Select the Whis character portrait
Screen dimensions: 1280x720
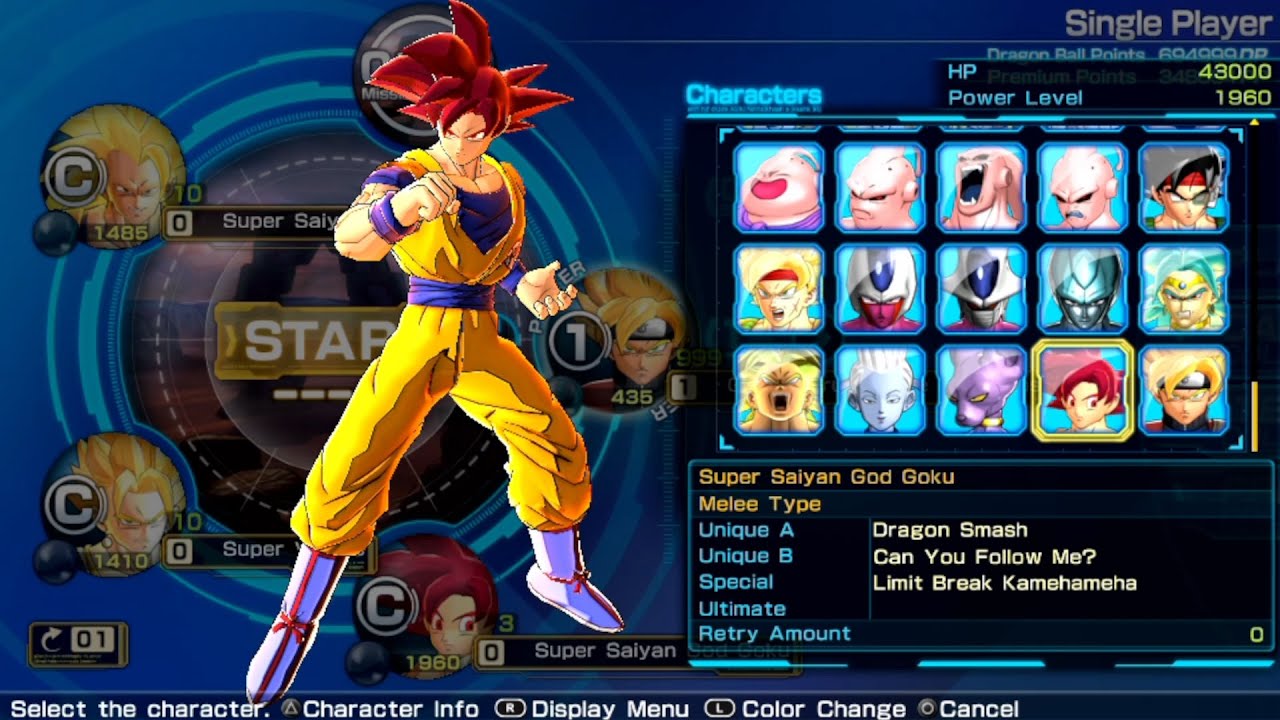pyautogui.click(x=878, y=392)
